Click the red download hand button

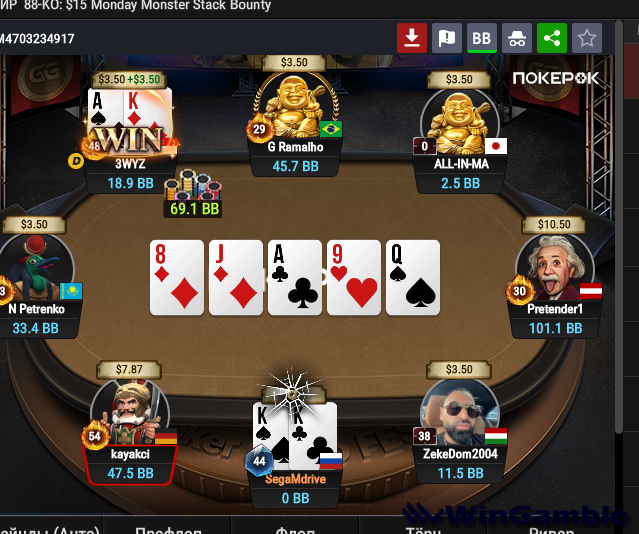pyautogui.click(x=412, y=39)
